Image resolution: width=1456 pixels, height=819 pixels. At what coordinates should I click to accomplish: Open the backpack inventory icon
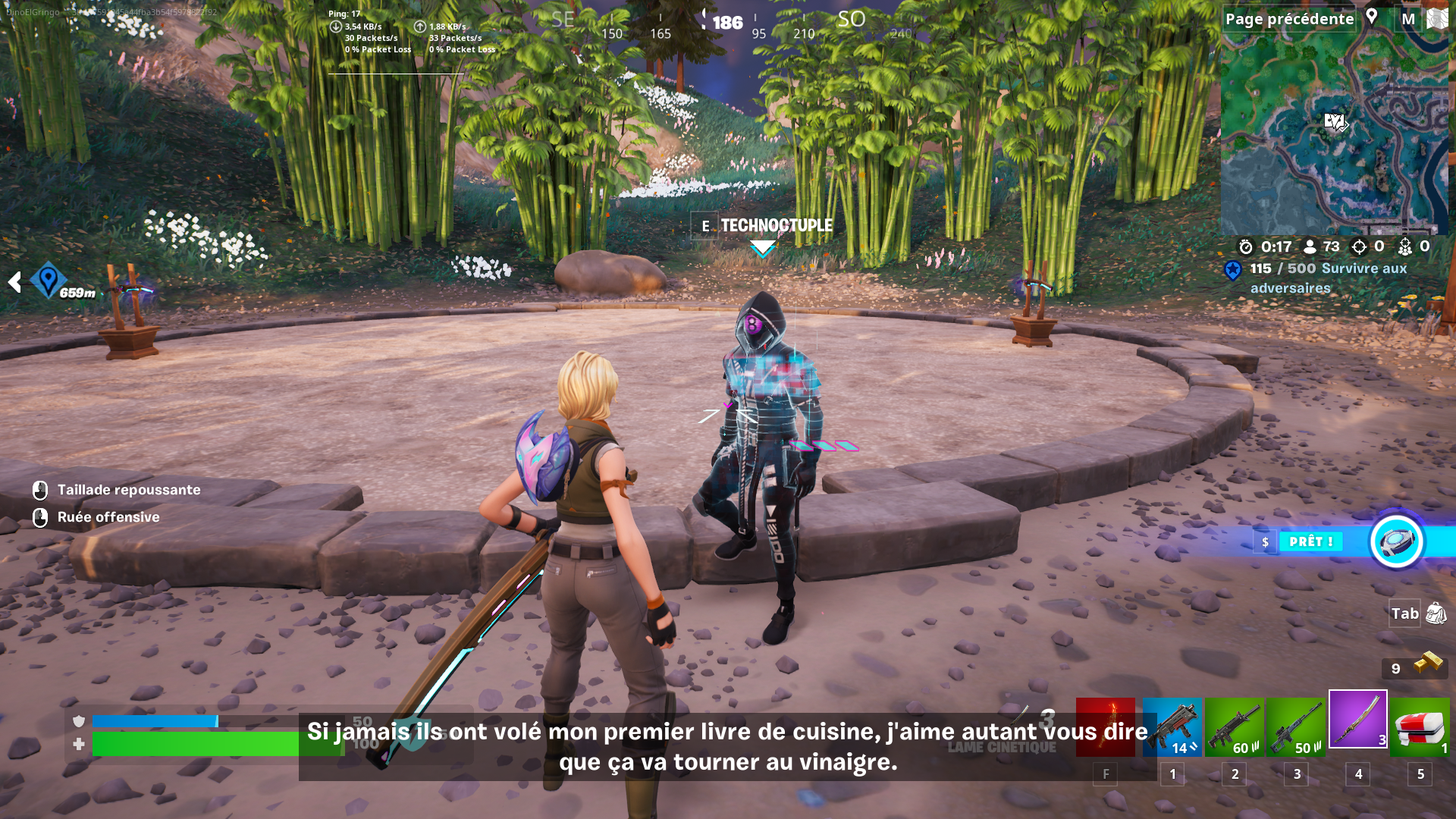click(1436, 613)
